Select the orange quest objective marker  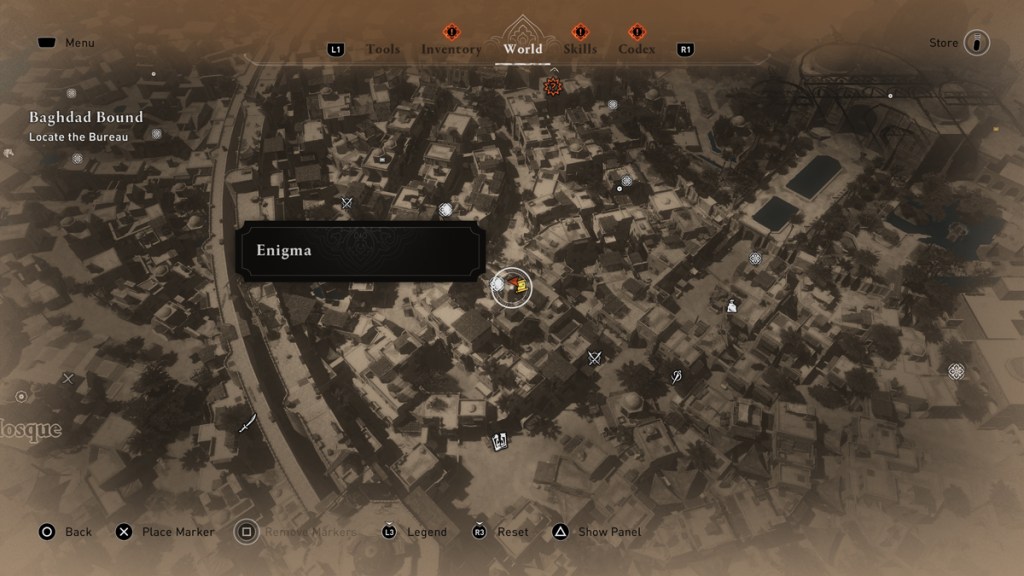pos(553,87)
